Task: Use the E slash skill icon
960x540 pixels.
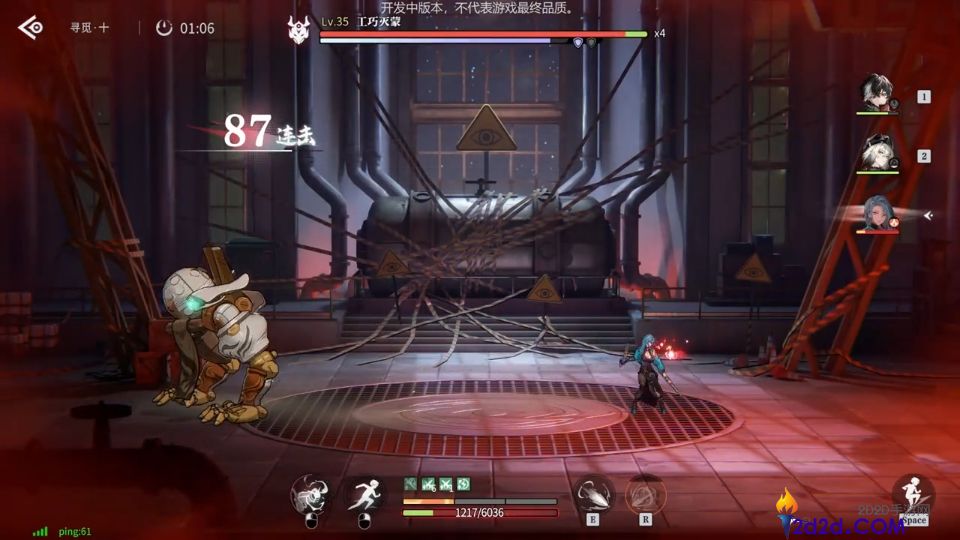Action: [593, 494]
